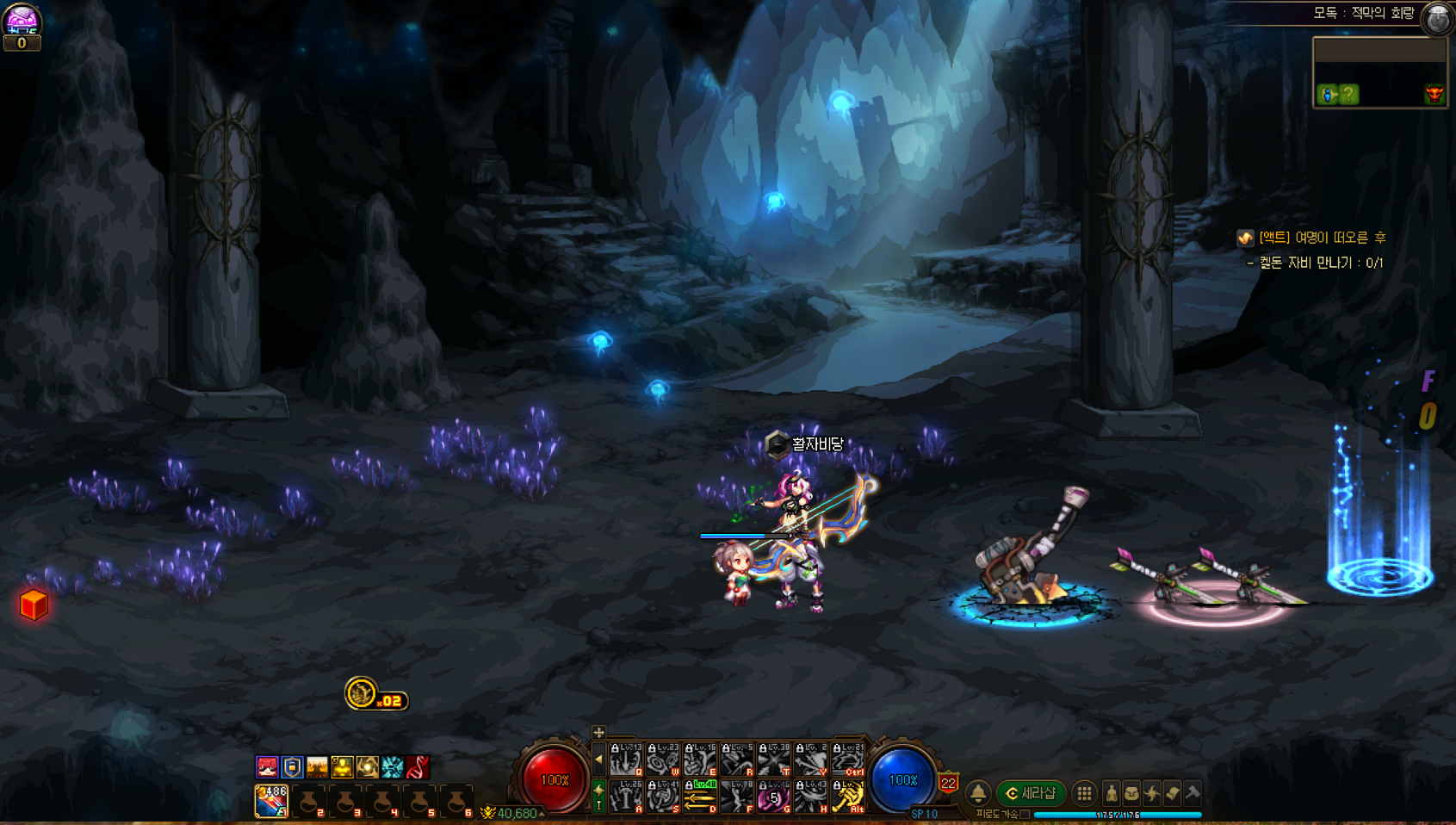
Task: Activate the purple skill on the G key
Action: (x=773, y=797)
